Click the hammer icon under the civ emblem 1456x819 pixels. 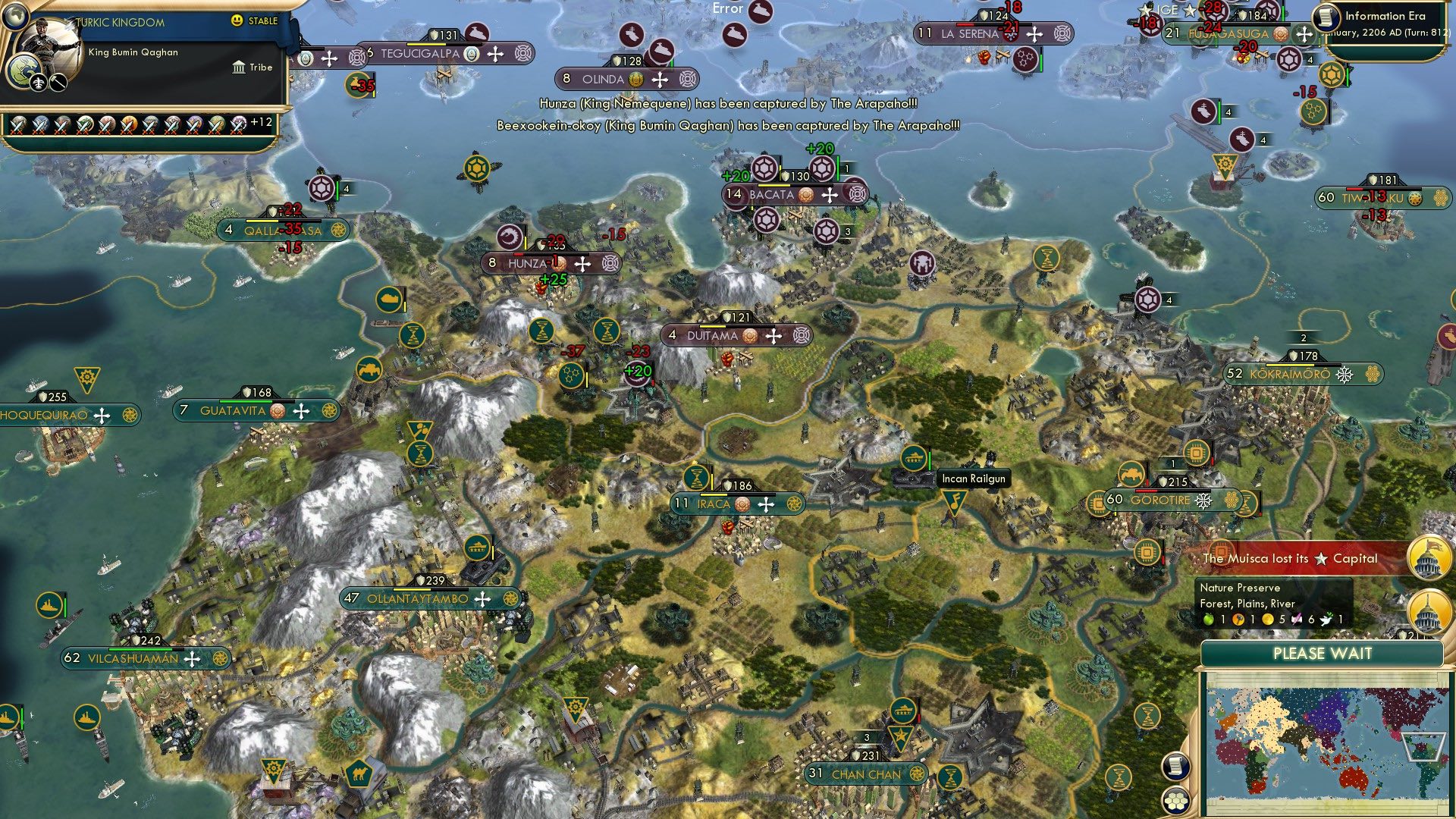coord(58,83)
